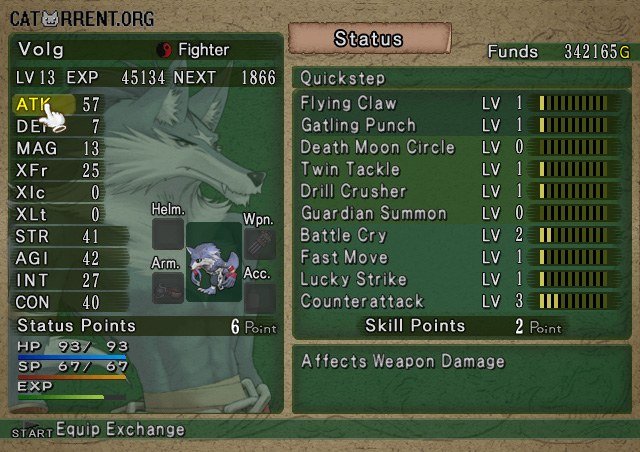Select the ATK stat row
This screenshot has width=640, height=452.
[x=58, y=104]
